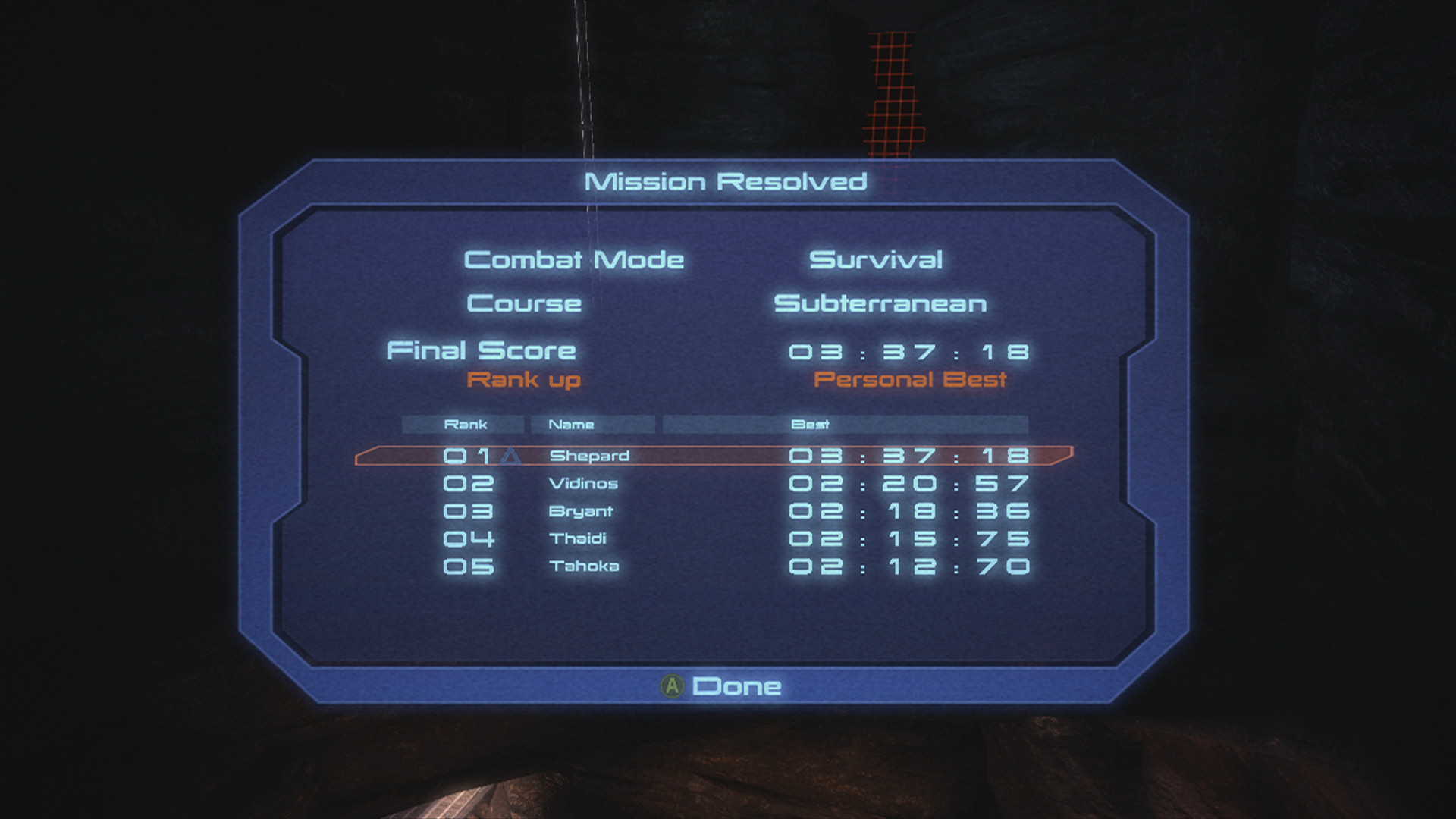Choose Bryant's leaderboard entry
The height and width of the screenshot is (819, 1456).
[713, 512]
